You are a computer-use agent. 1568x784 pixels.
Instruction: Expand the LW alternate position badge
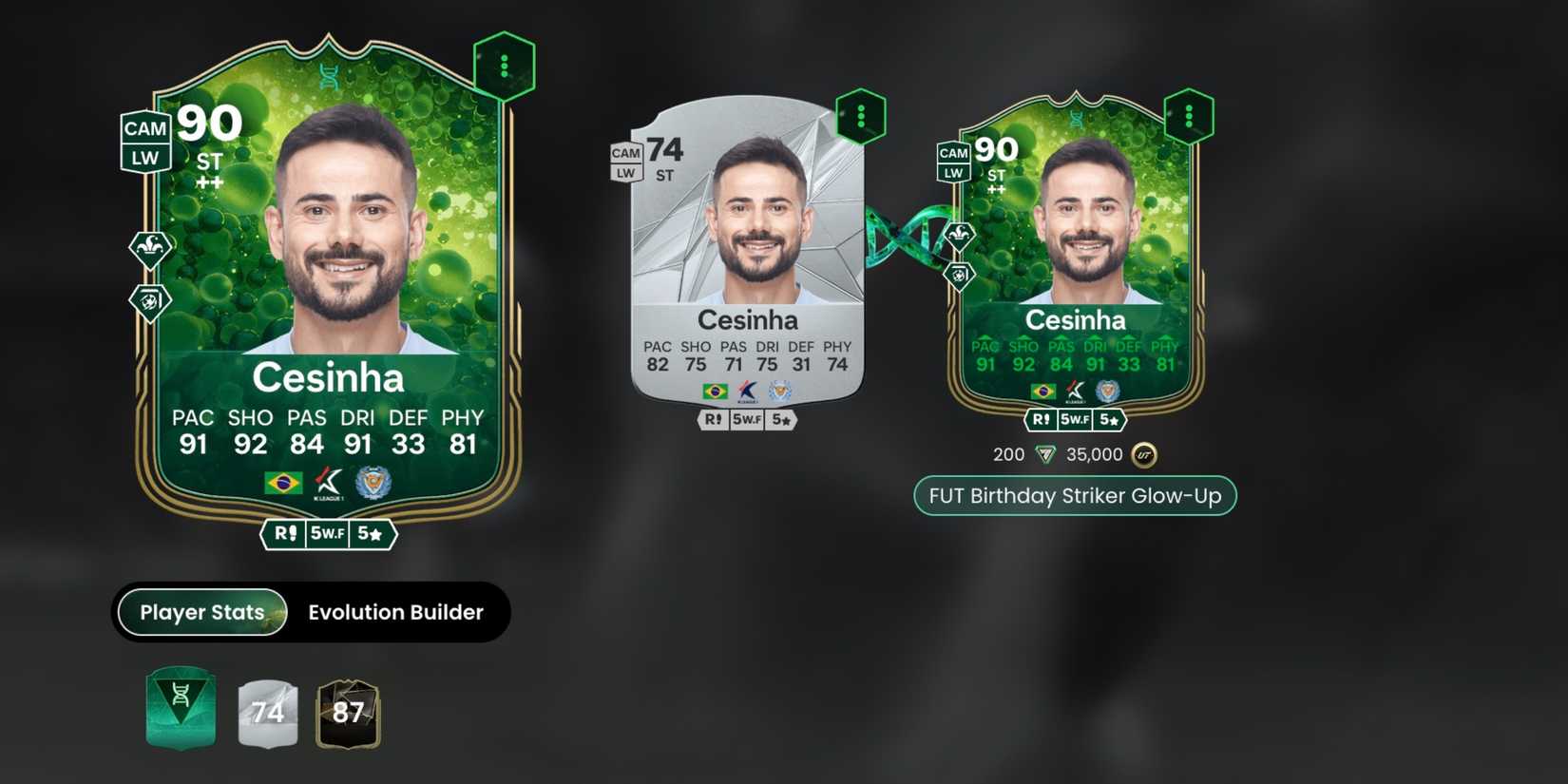point(143,159)
